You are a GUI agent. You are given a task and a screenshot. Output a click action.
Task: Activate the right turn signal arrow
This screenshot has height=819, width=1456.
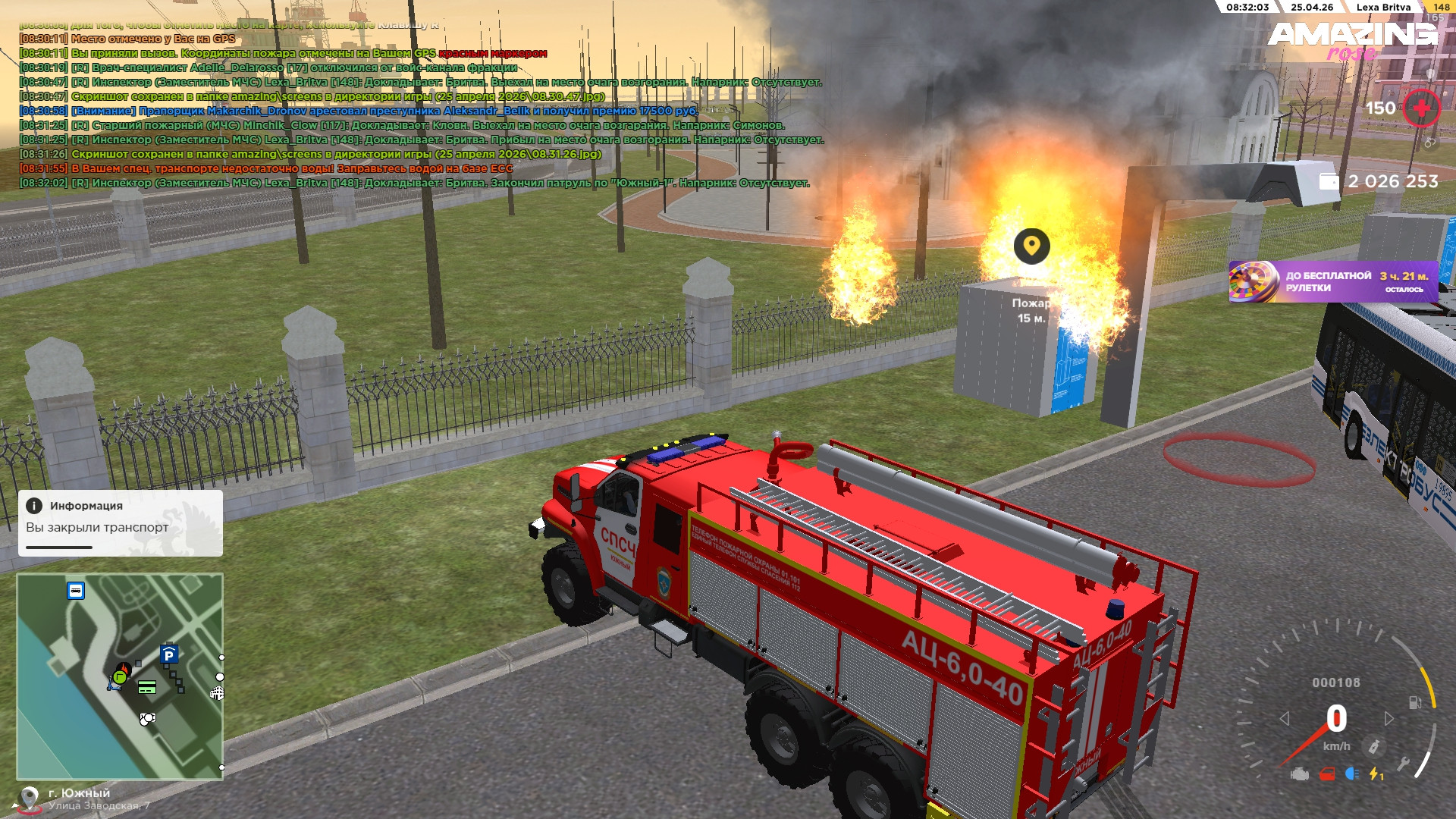(x=1389, y=718)
